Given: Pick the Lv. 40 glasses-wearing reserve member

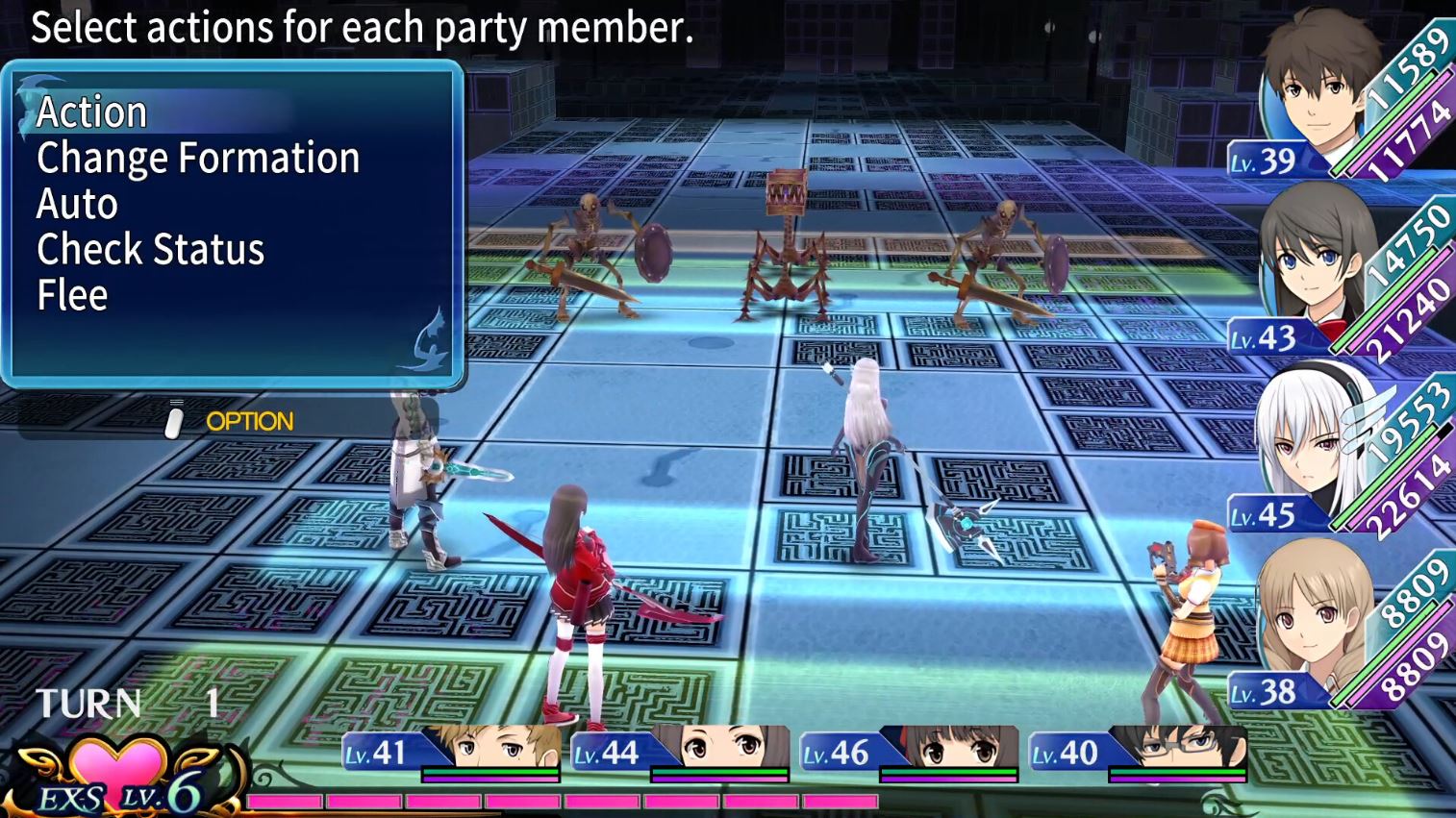Looking at the screenshot, I should click(1179, 749).
